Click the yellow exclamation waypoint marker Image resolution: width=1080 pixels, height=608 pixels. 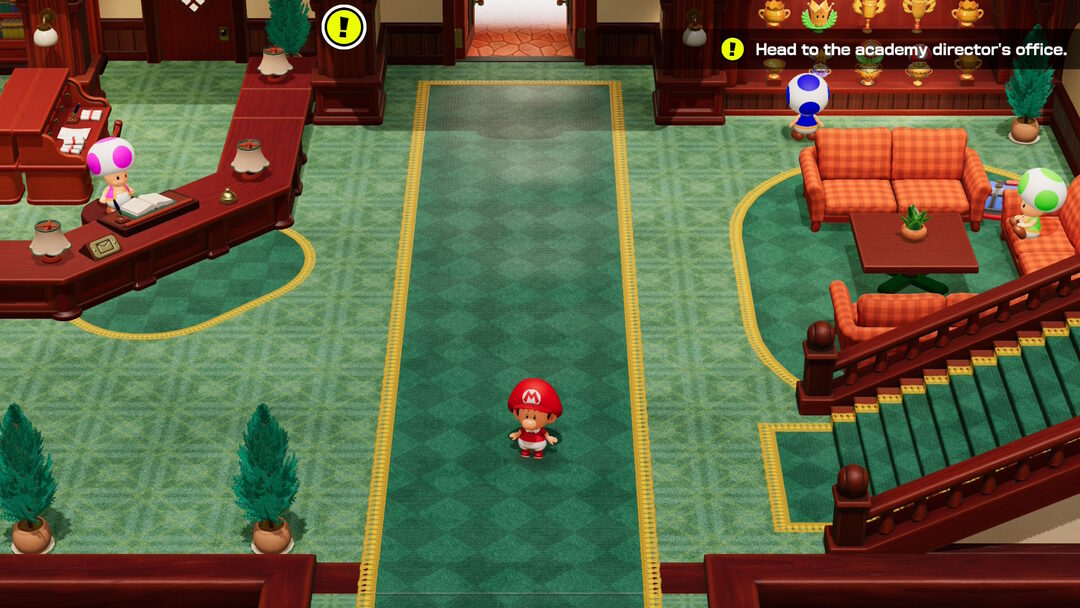coord(344,27)
